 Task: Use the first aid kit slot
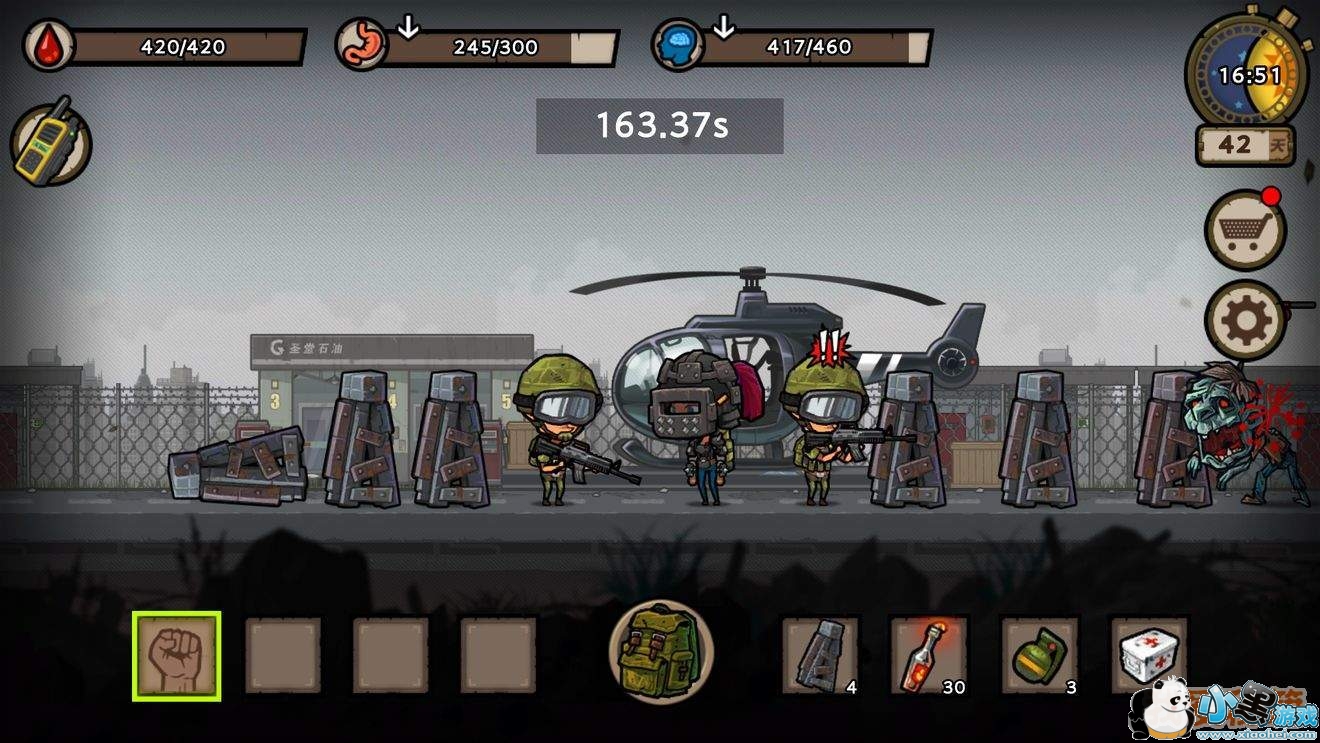[1149, 655]
